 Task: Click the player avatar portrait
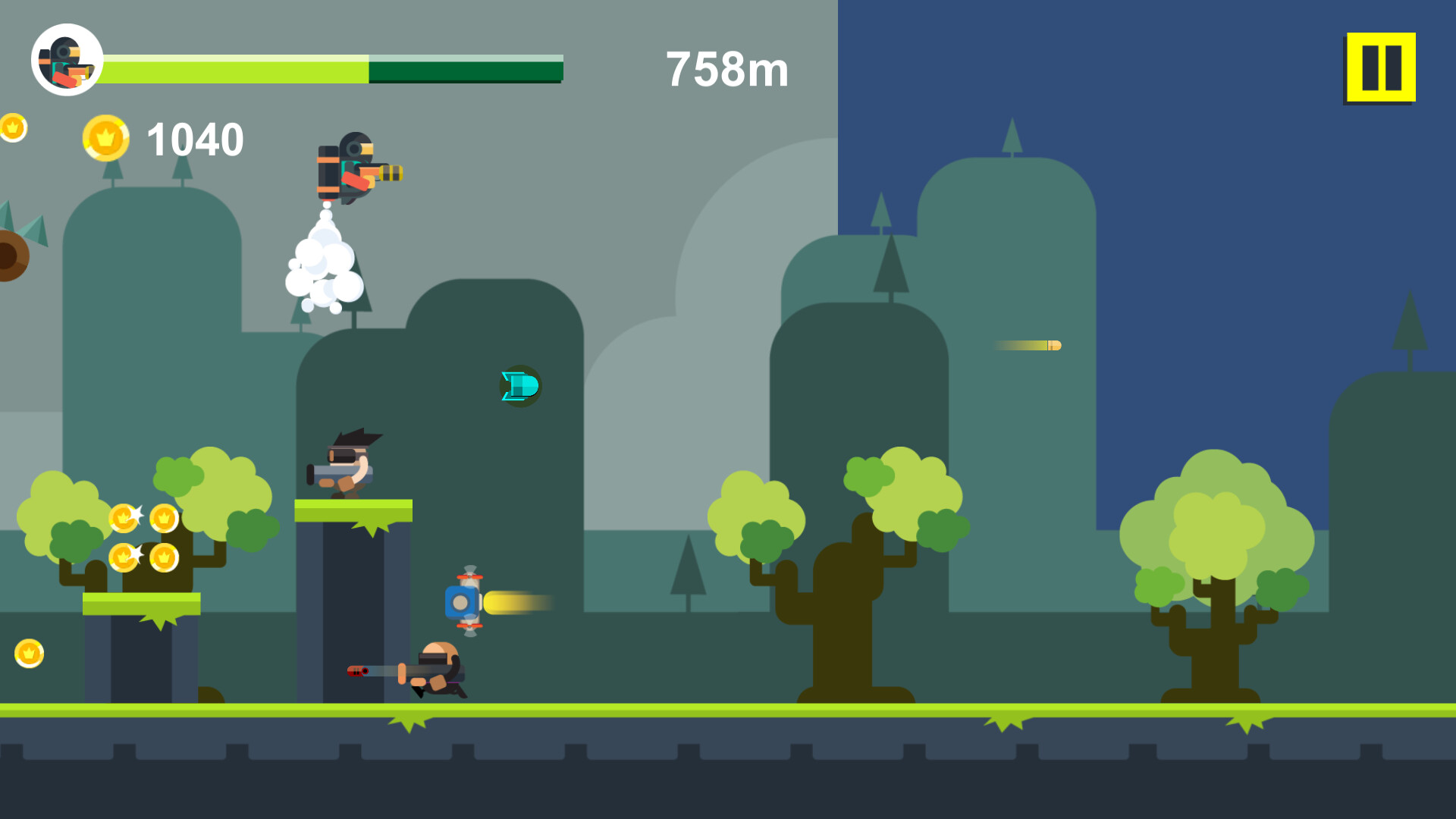pos(67,58)
